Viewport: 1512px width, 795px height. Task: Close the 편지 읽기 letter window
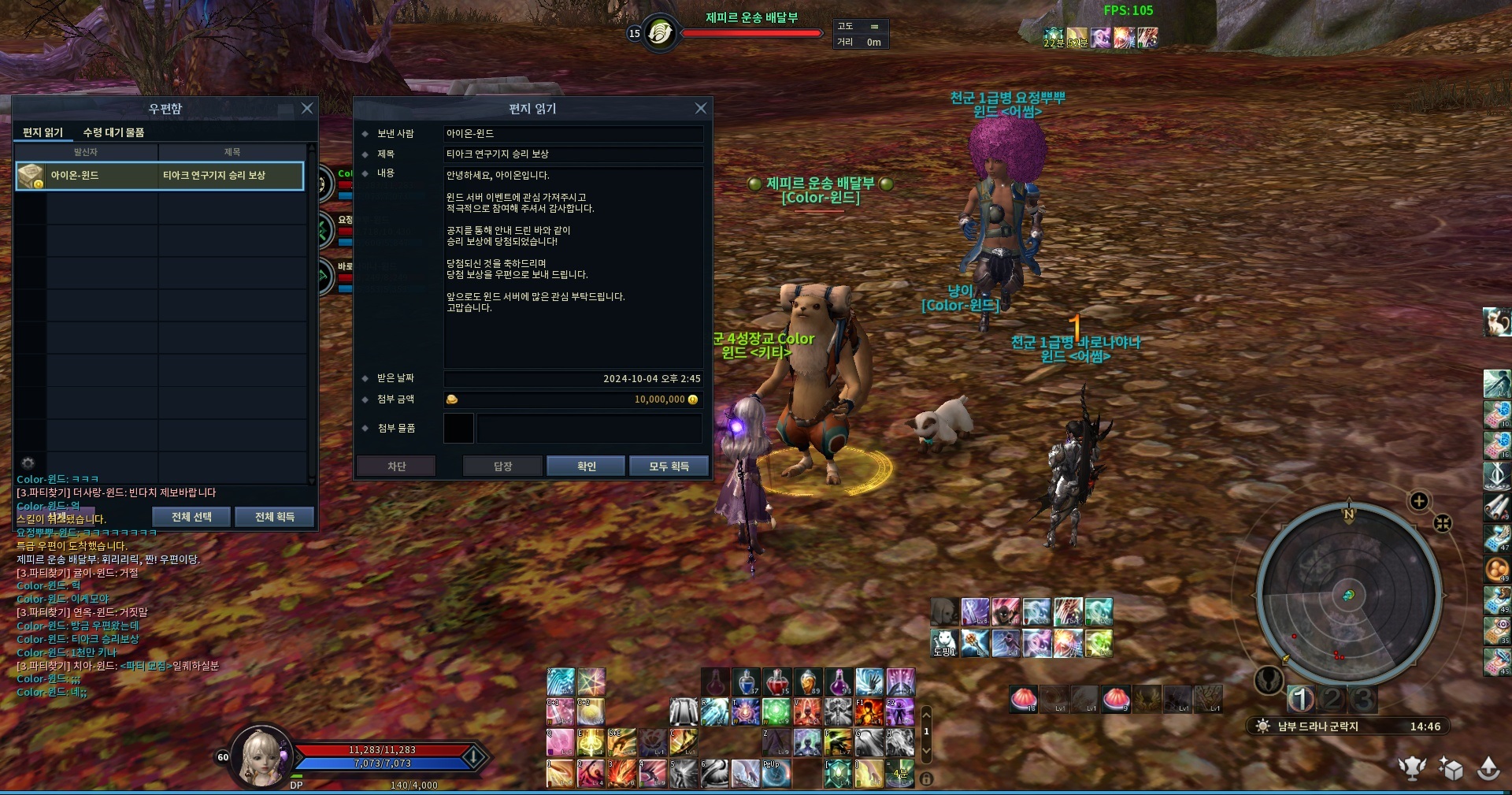(x=701, y=109)
